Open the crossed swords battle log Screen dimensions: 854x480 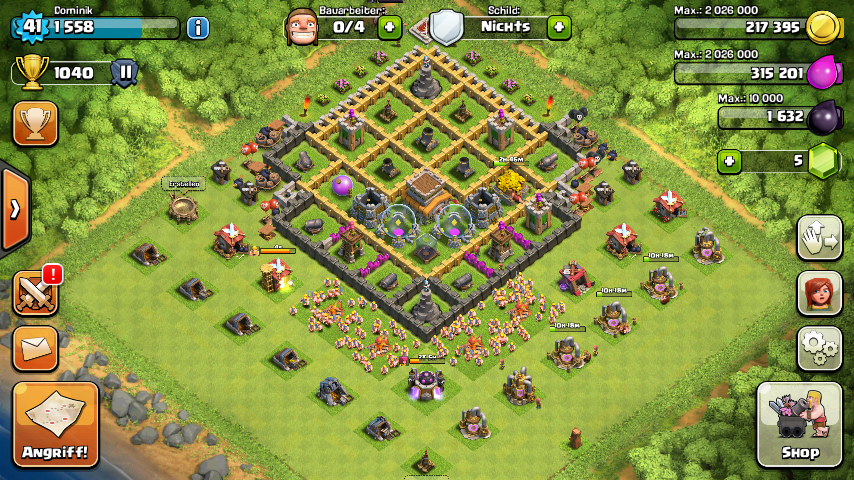[35, 293]
